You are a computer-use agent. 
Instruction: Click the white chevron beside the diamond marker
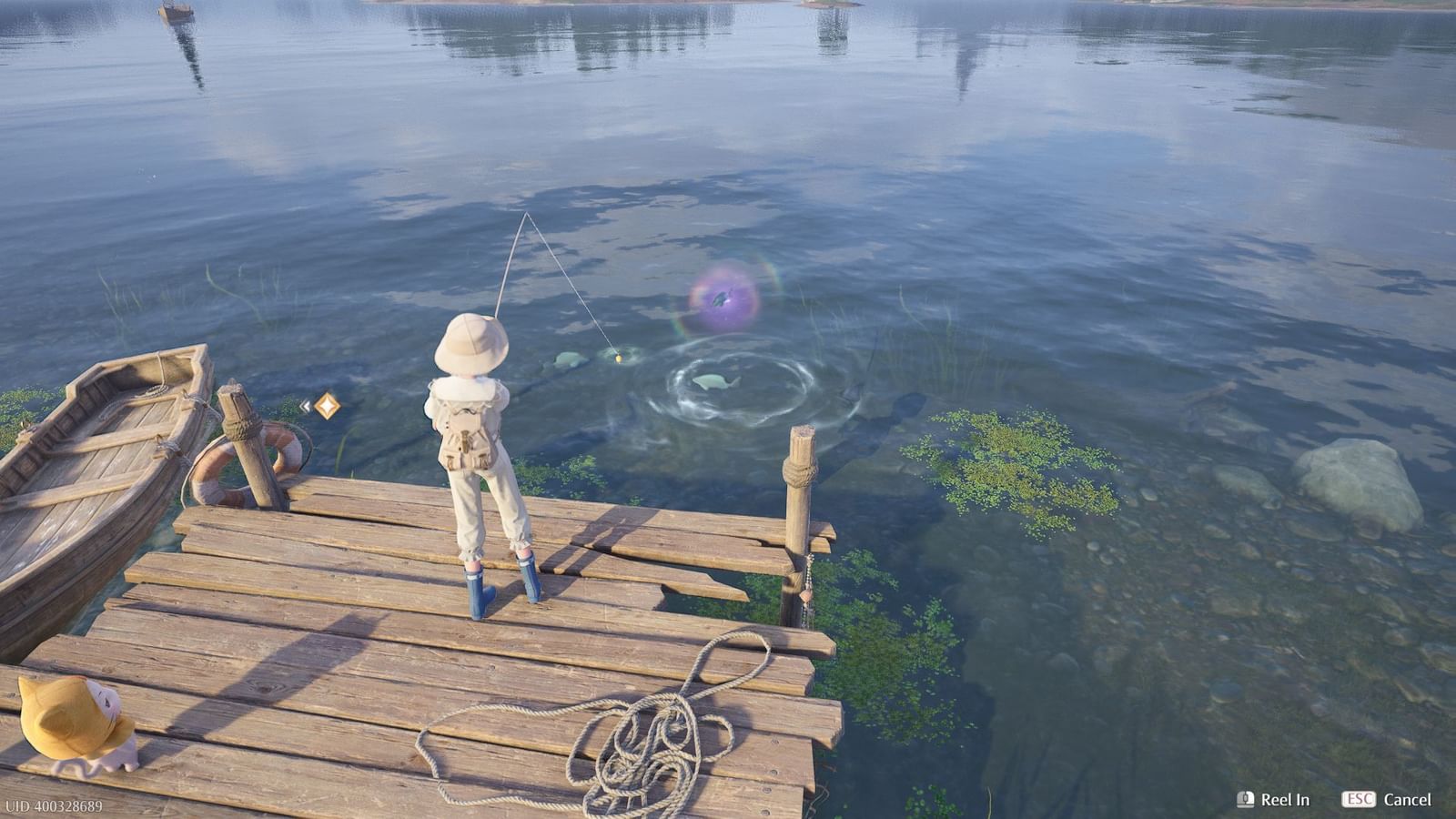(x=305, y=405)
